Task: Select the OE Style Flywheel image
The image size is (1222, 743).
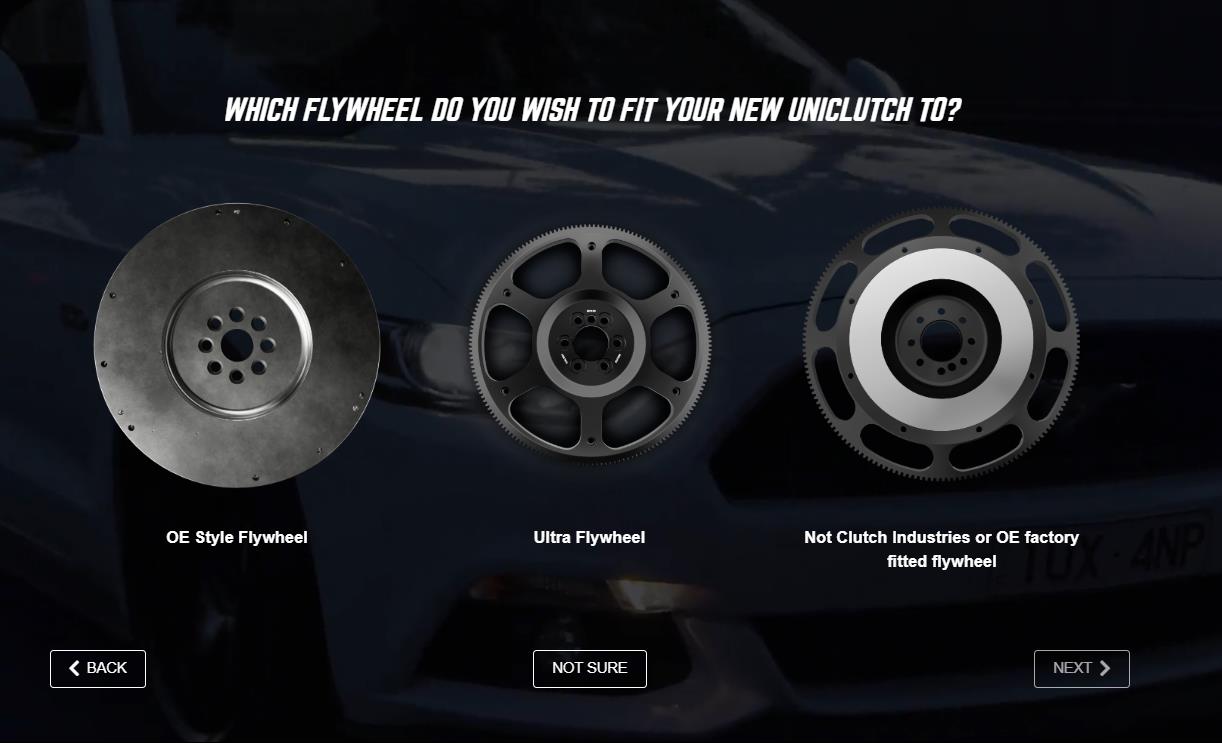Action: pos(237,346)
